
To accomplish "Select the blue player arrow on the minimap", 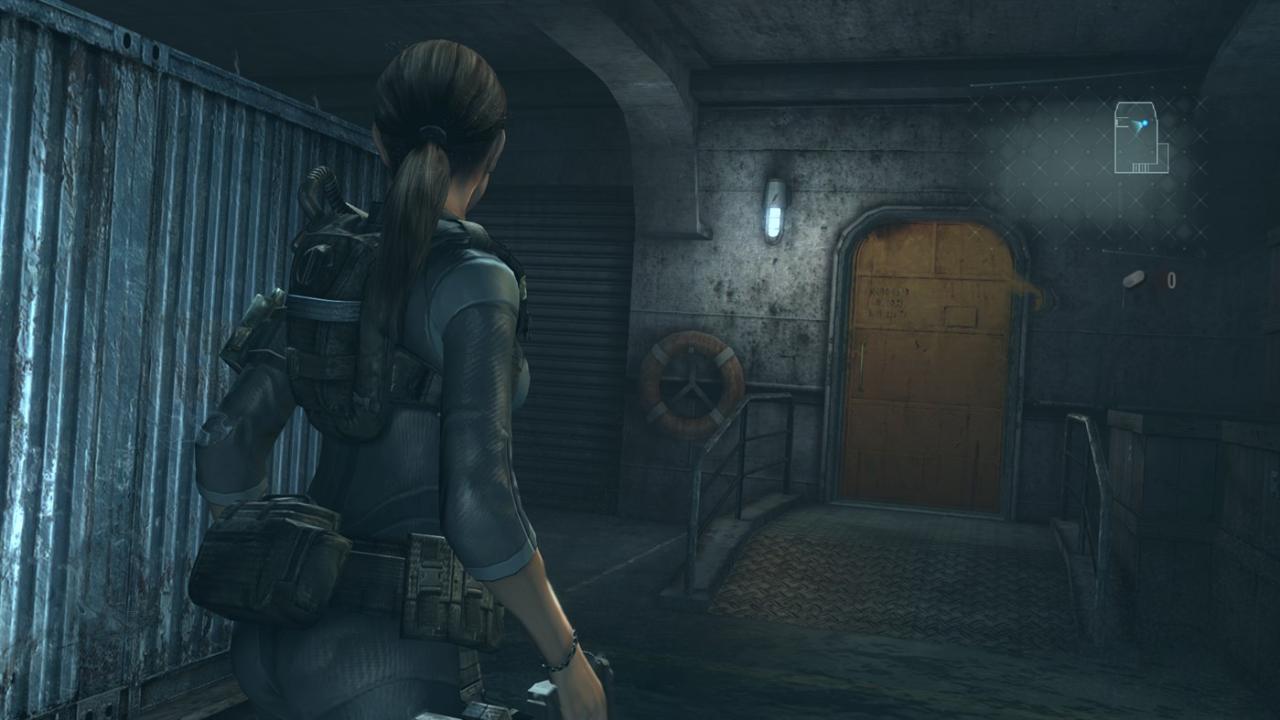I will pos(1136,125).
